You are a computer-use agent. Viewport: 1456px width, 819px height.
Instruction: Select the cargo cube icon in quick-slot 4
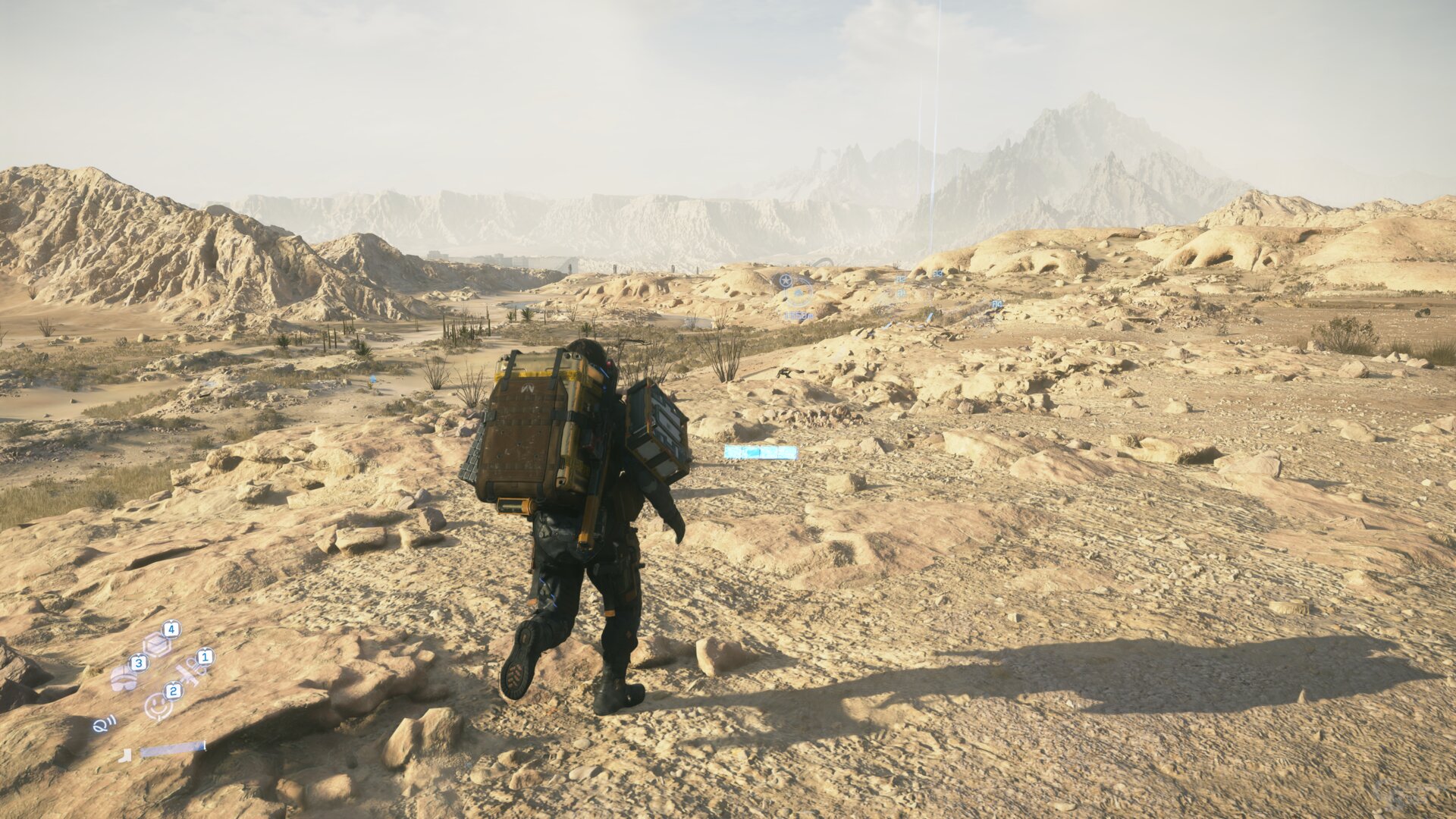157,644
